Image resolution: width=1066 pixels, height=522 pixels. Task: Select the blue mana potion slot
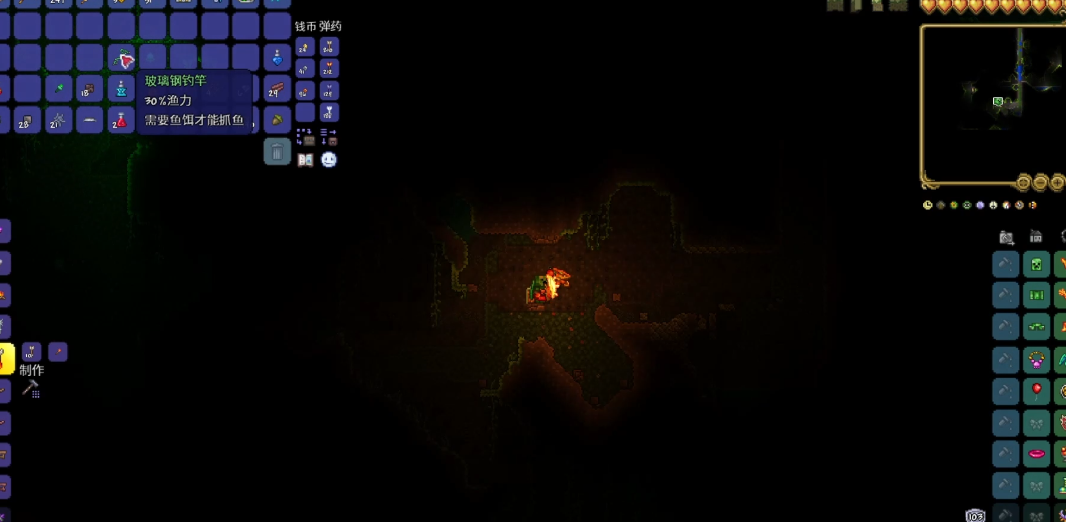point(277,58)
